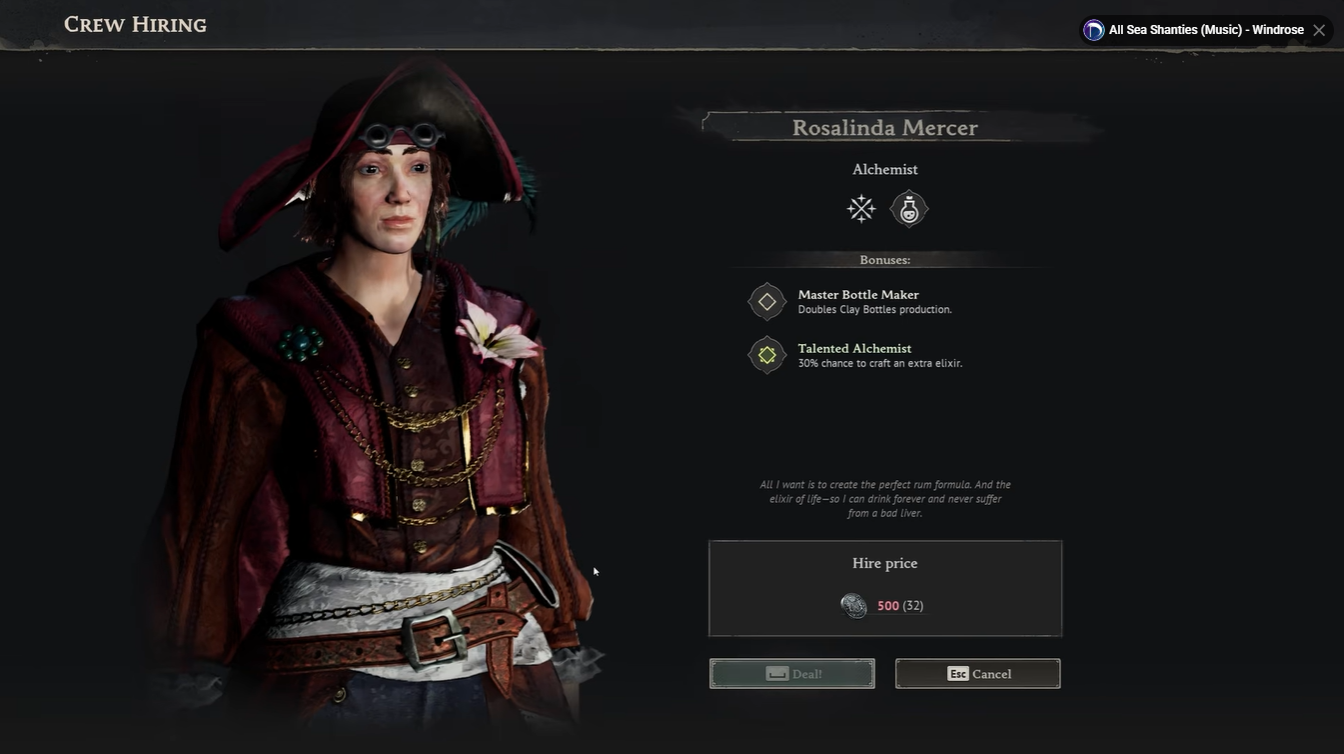Select the Talented Alchemist bonus icon
This screenshot has width=1344, height=754.
767,355
